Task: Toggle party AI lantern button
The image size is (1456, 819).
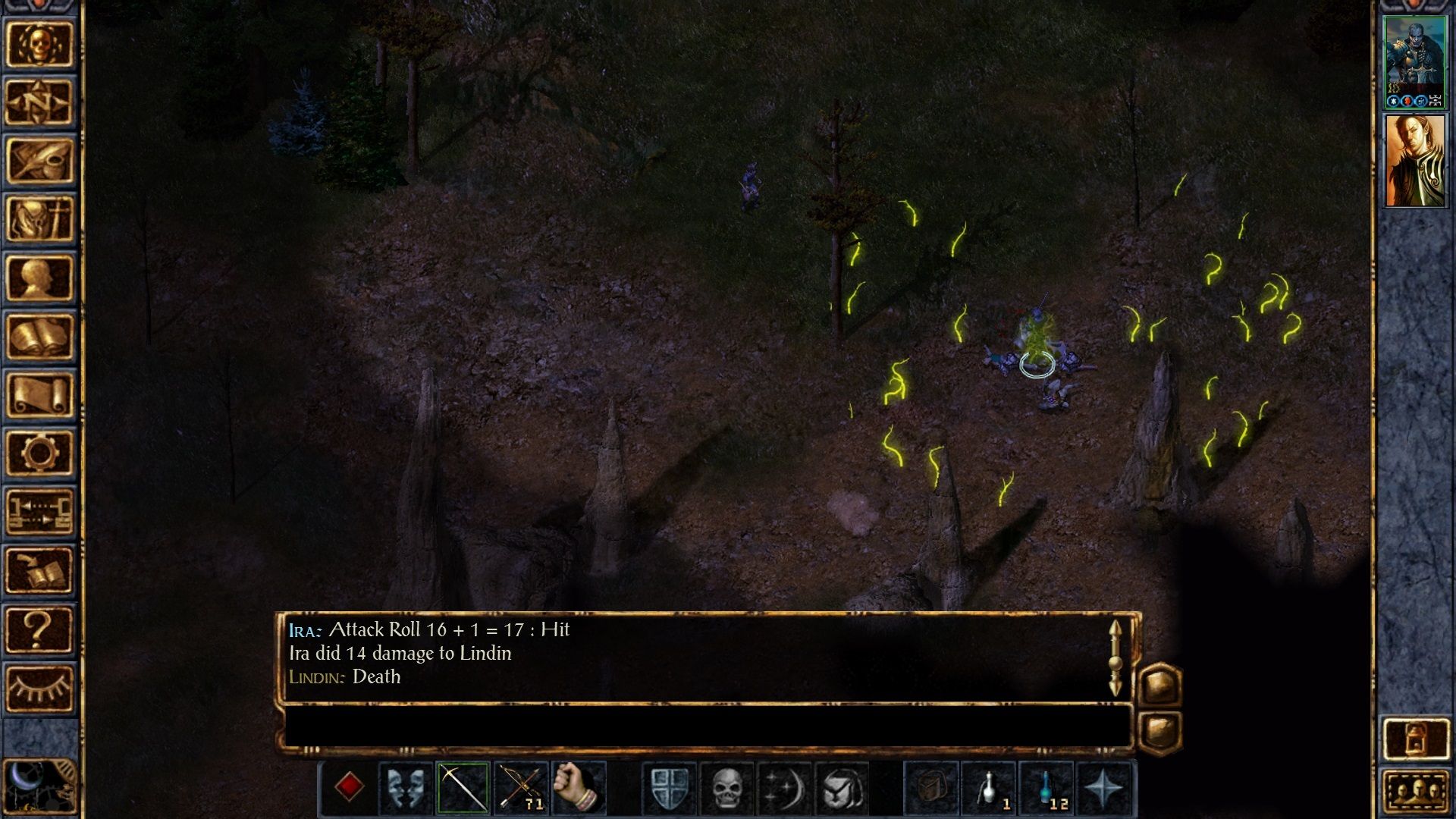Action: [1415, 738]
